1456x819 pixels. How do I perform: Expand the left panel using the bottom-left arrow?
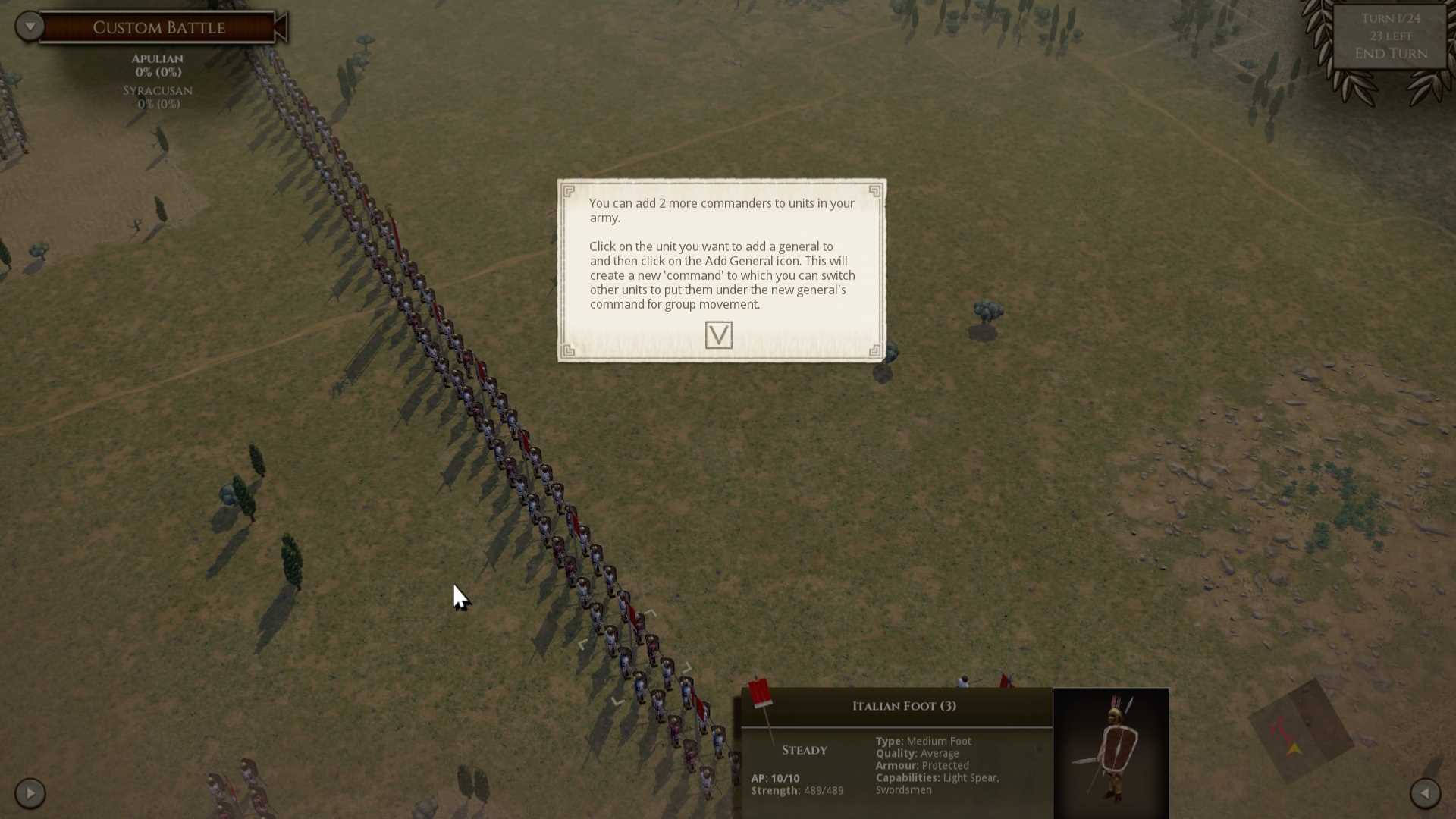[x=30, y=793]
